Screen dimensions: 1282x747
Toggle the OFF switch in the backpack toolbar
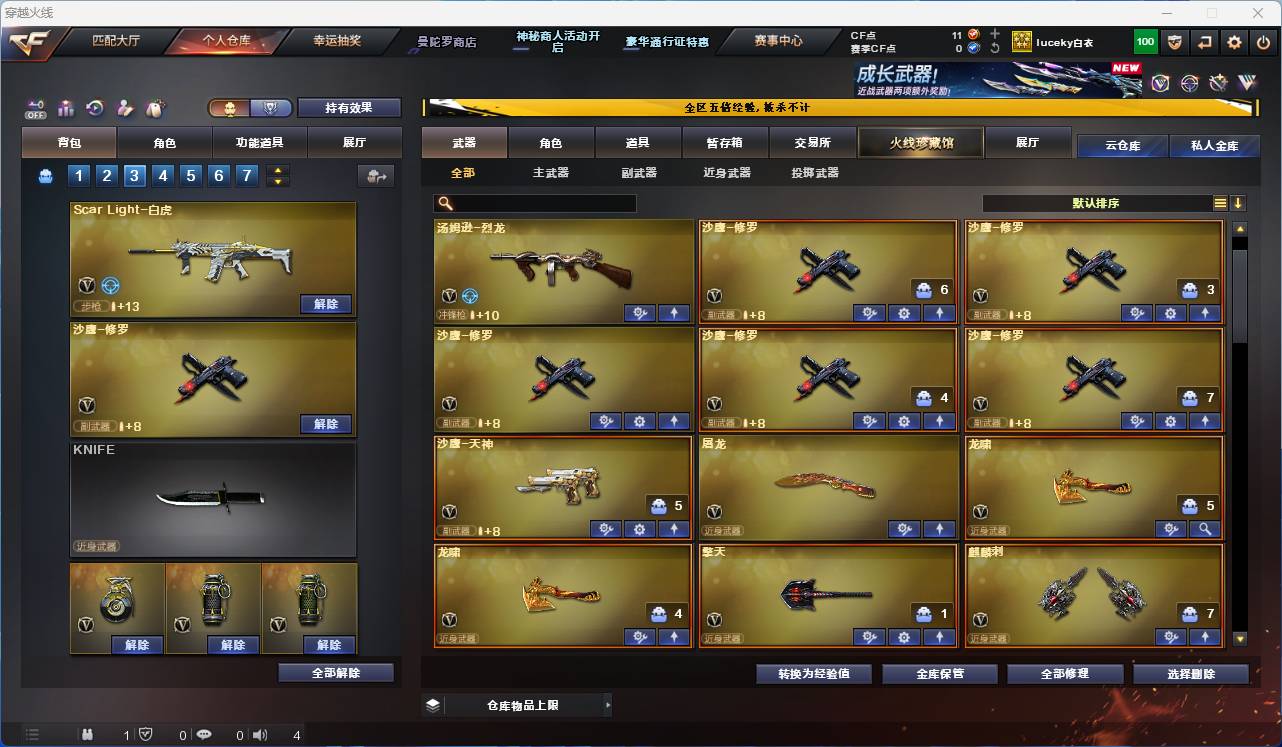click(36, 108)
